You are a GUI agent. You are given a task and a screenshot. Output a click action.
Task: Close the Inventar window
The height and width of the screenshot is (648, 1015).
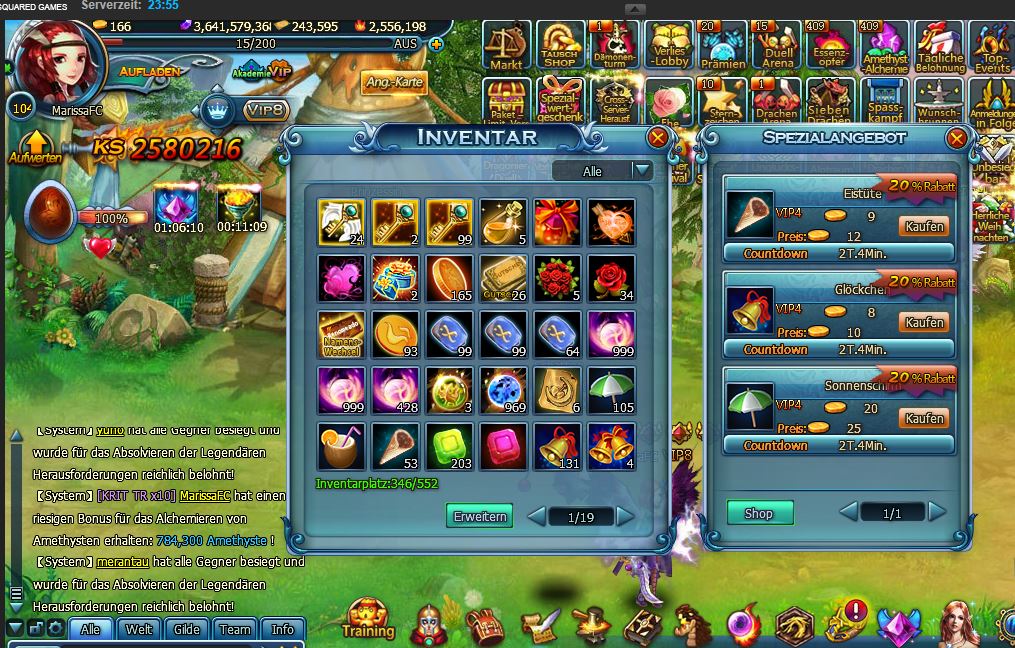pyautogui.click(x=657, y=138)
